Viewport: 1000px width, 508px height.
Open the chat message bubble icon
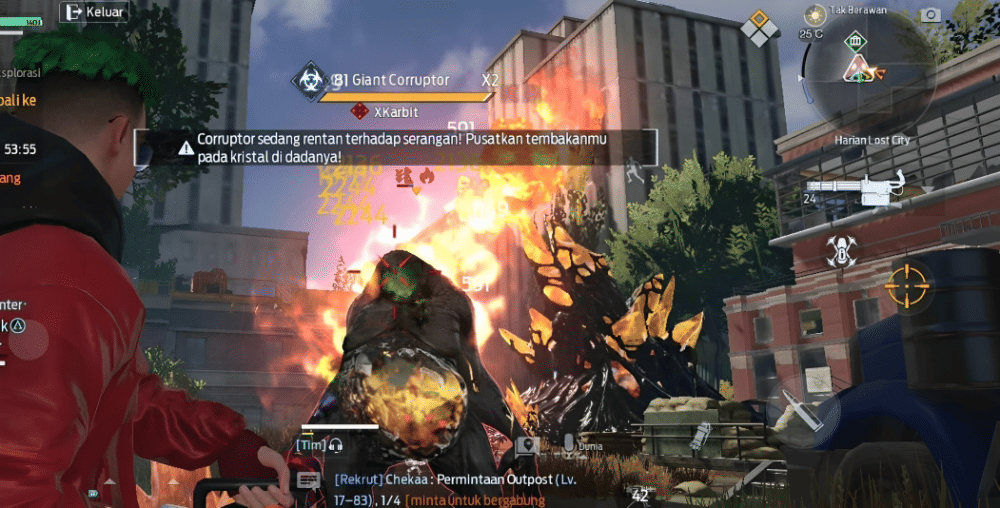coord(307,481)
